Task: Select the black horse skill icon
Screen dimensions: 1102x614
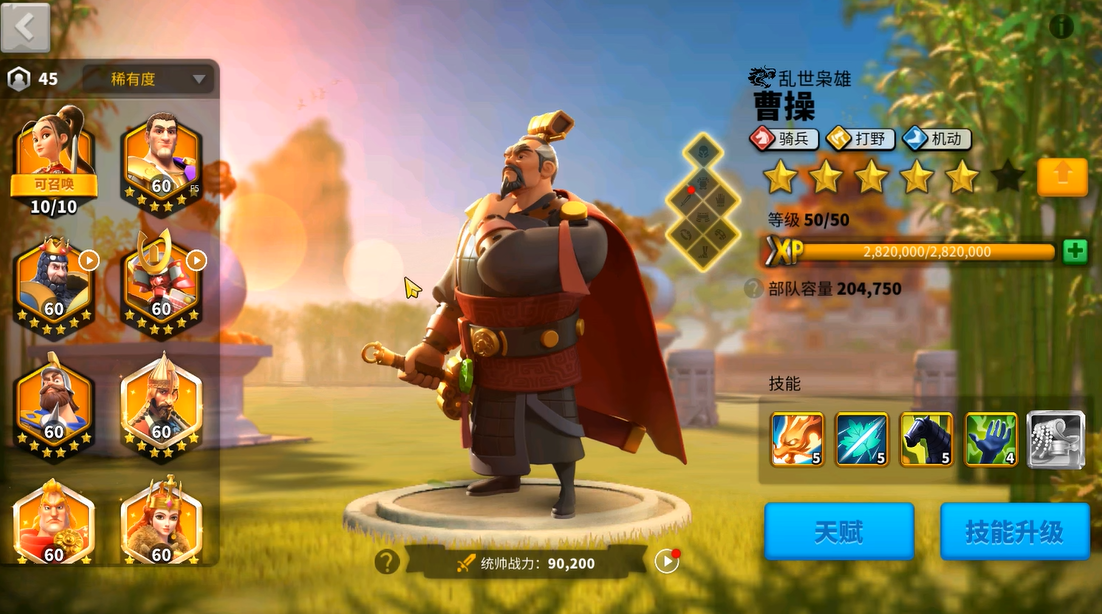Action: pyautogui.click(x=926, y=439)
